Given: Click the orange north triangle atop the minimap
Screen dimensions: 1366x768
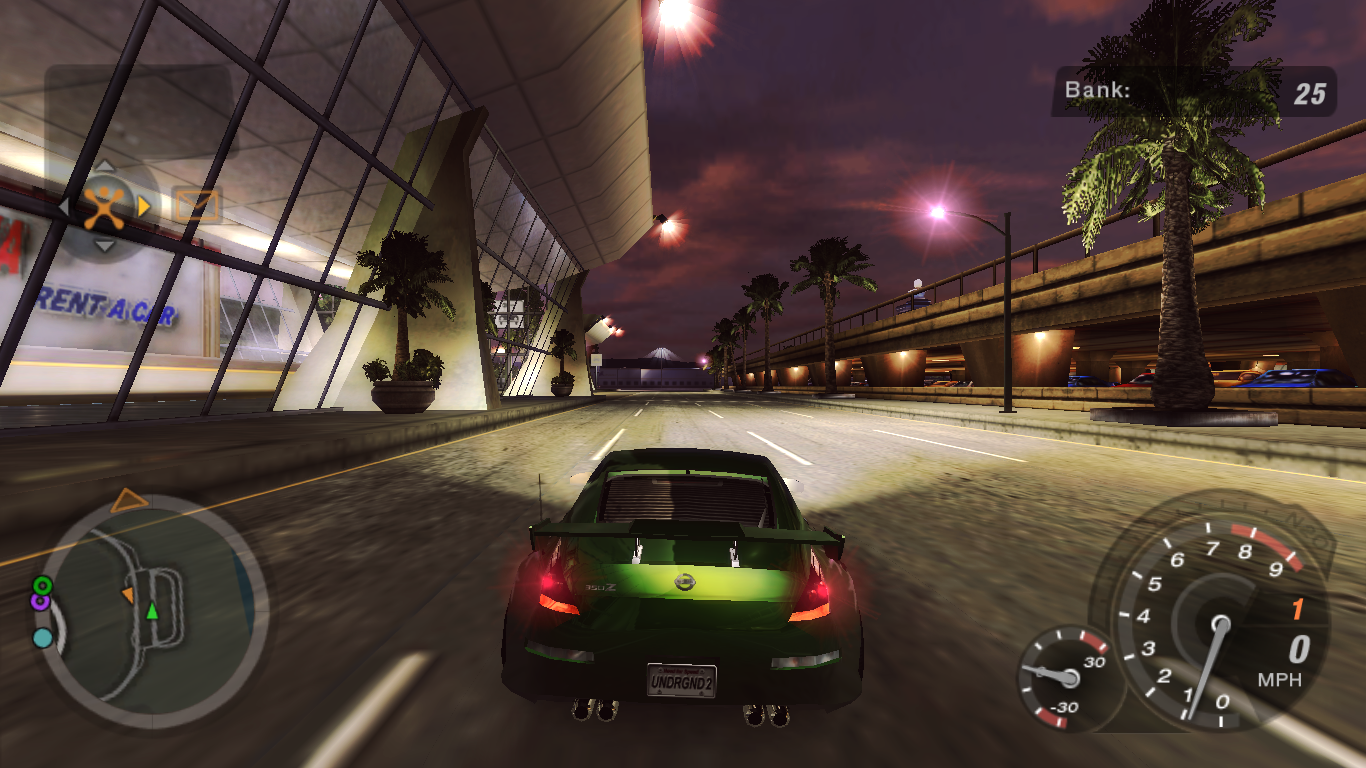Looking at the screenshot, I should [127, 498].
